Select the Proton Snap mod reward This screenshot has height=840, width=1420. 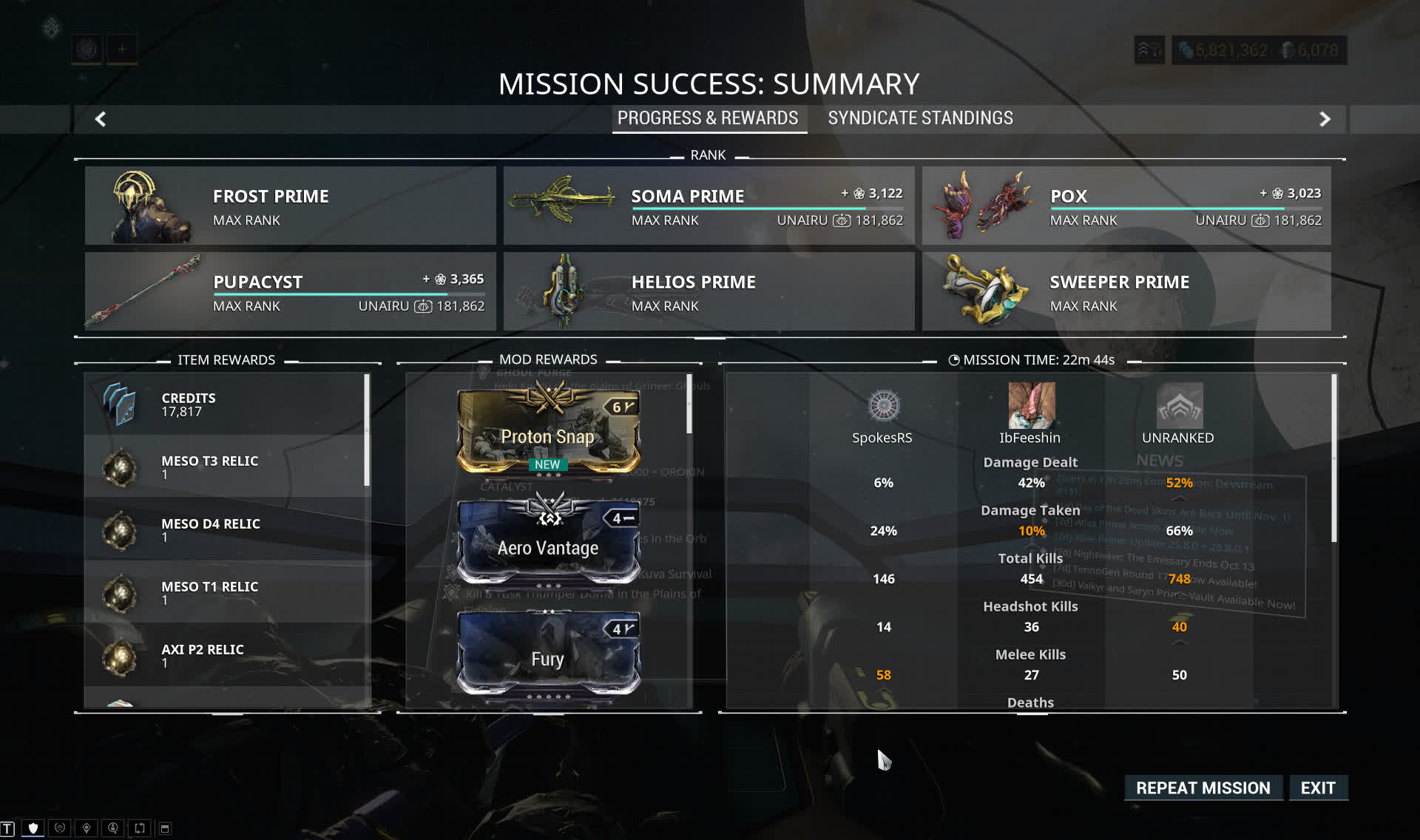tap(548, 431)
